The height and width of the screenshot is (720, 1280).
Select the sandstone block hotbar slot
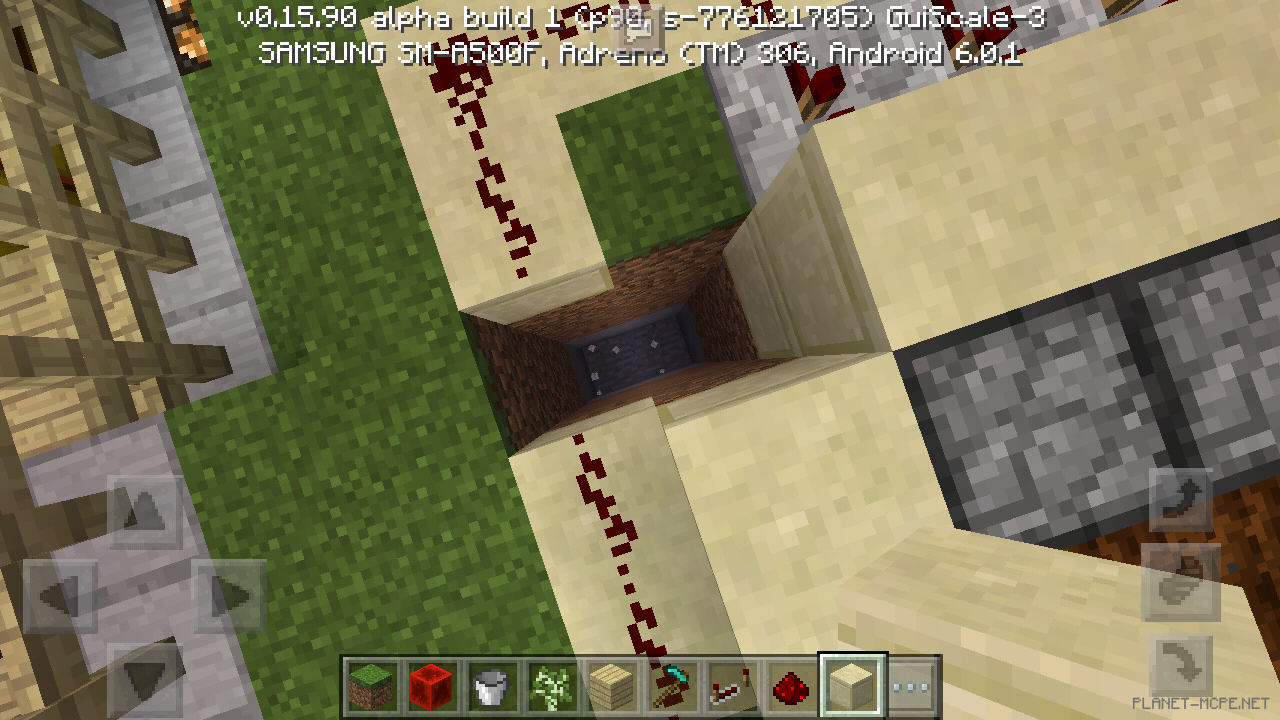pos(850,684)
